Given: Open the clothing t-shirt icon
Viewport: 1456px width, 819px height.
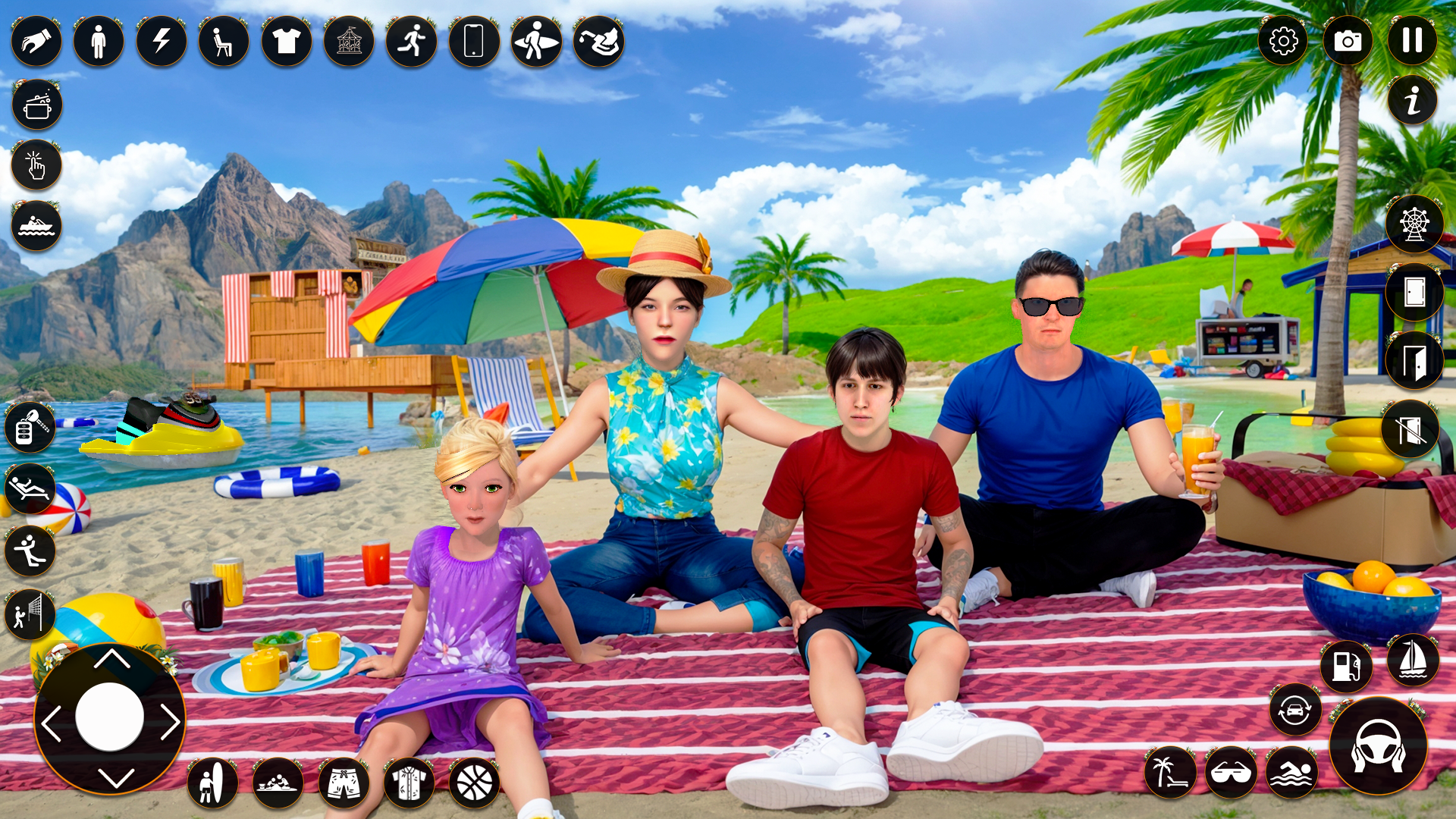Looking at the screenshot, I should tap(286, 42).
